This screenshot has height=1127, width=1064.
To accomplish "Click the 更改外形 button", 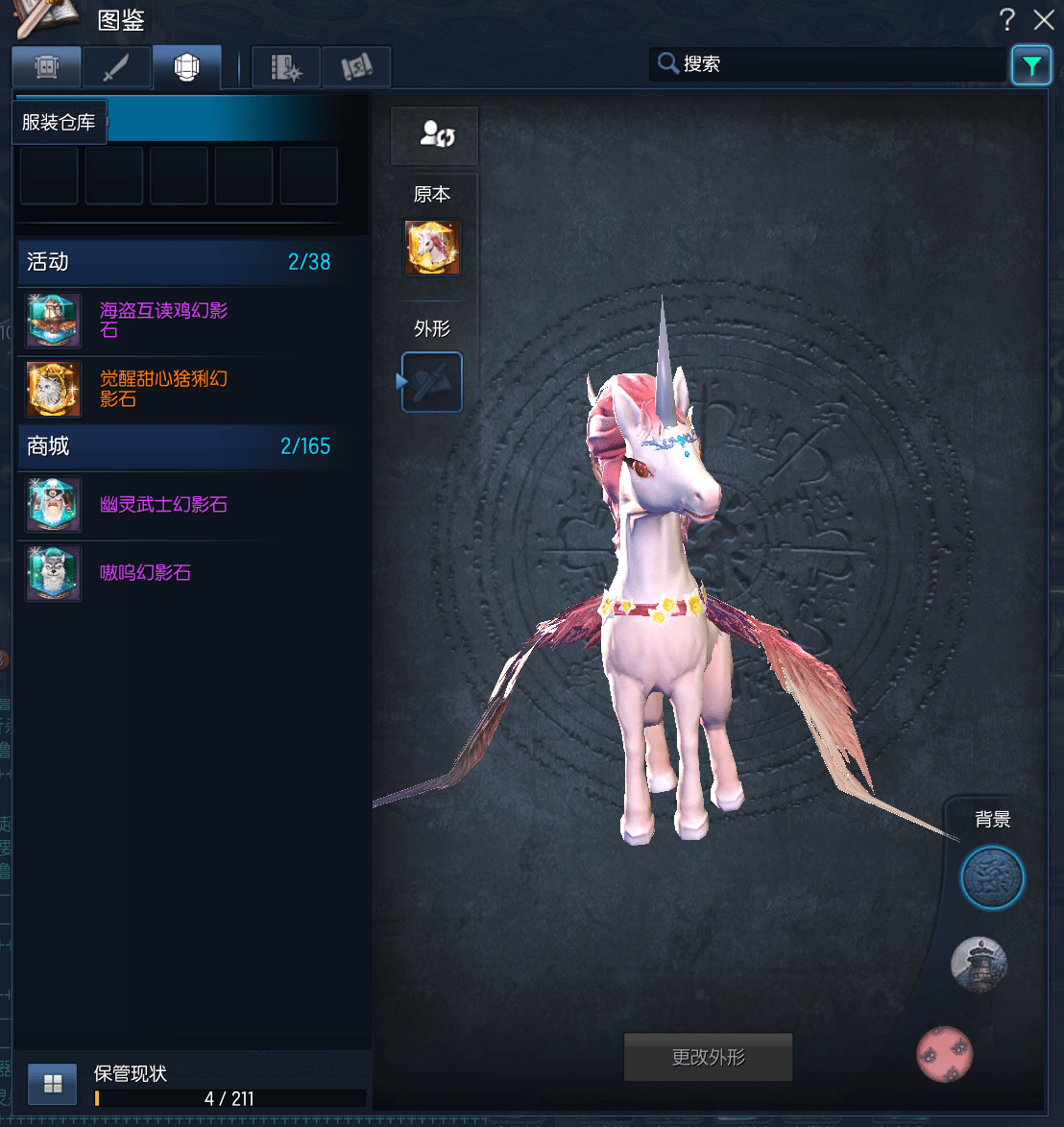I will pyautogui.click(x=709, y=1058).
